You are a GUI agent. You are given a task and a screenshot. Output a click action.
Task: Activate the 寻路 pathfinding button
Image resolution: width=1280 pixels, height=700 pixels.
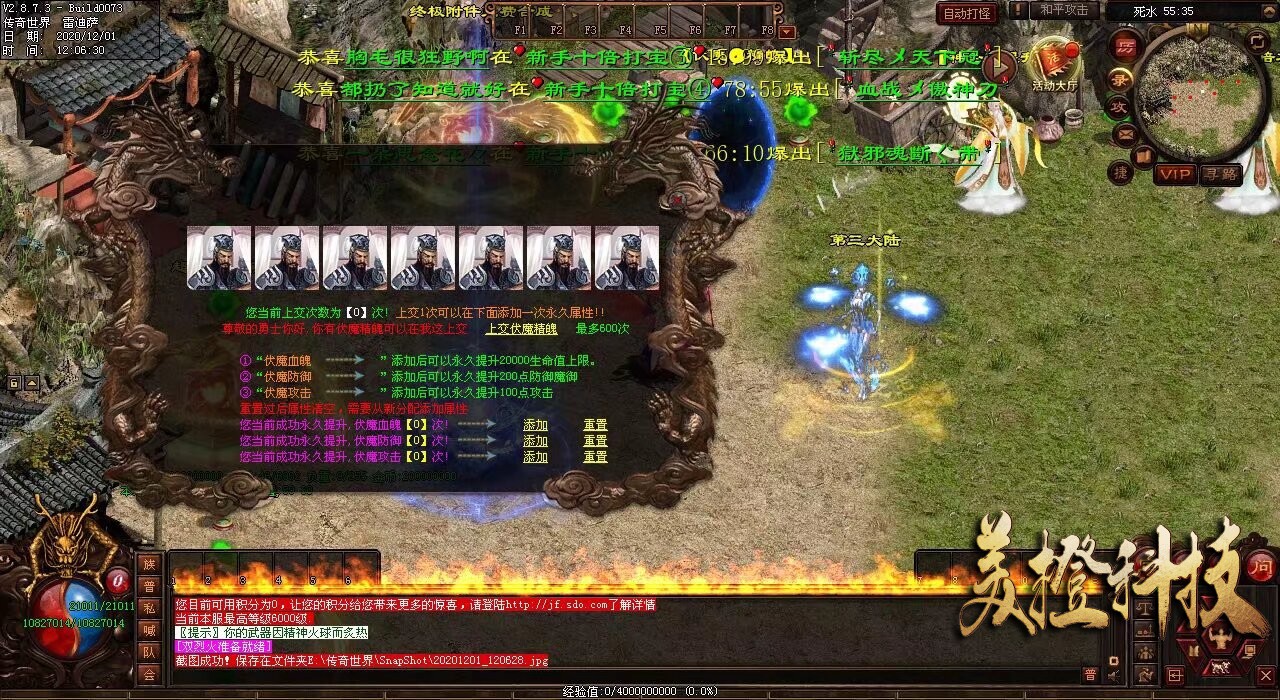point(1220,174)
